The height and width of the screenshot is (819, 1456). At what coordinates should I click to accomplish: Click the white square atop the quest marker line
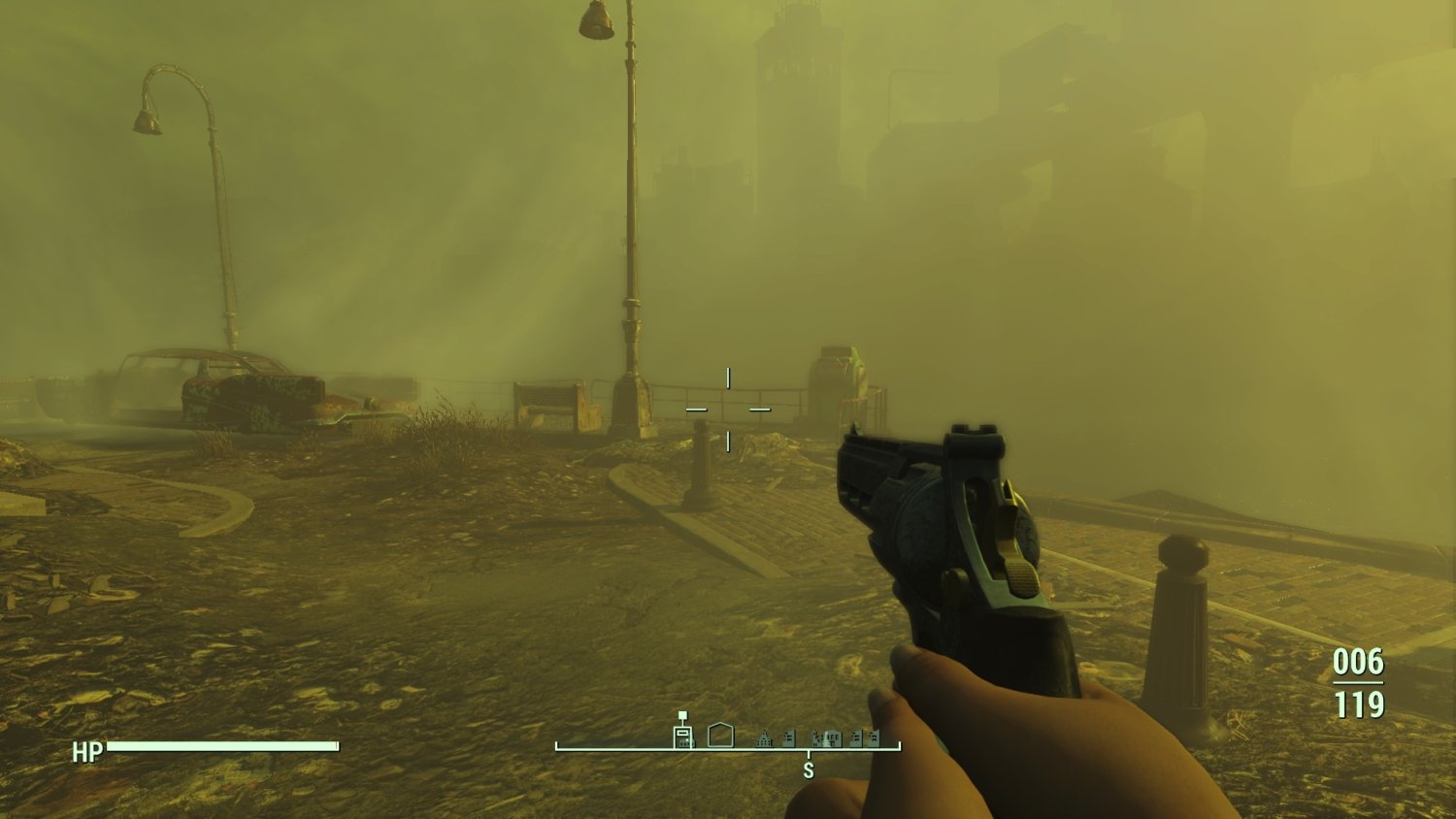[682, 714]
